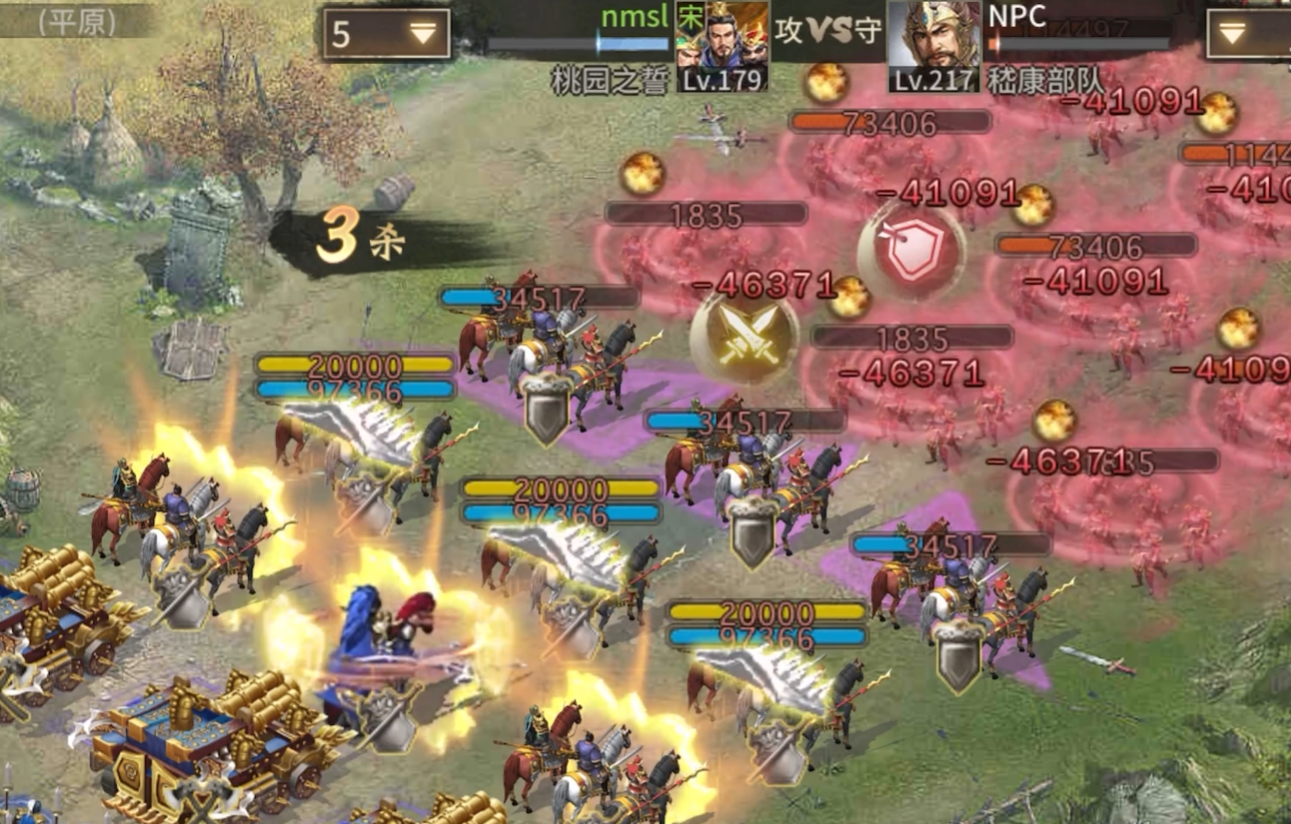
Task: Select the attacker general portrait Lv.179
Action: pyautogui.click(x=722, y=46)
